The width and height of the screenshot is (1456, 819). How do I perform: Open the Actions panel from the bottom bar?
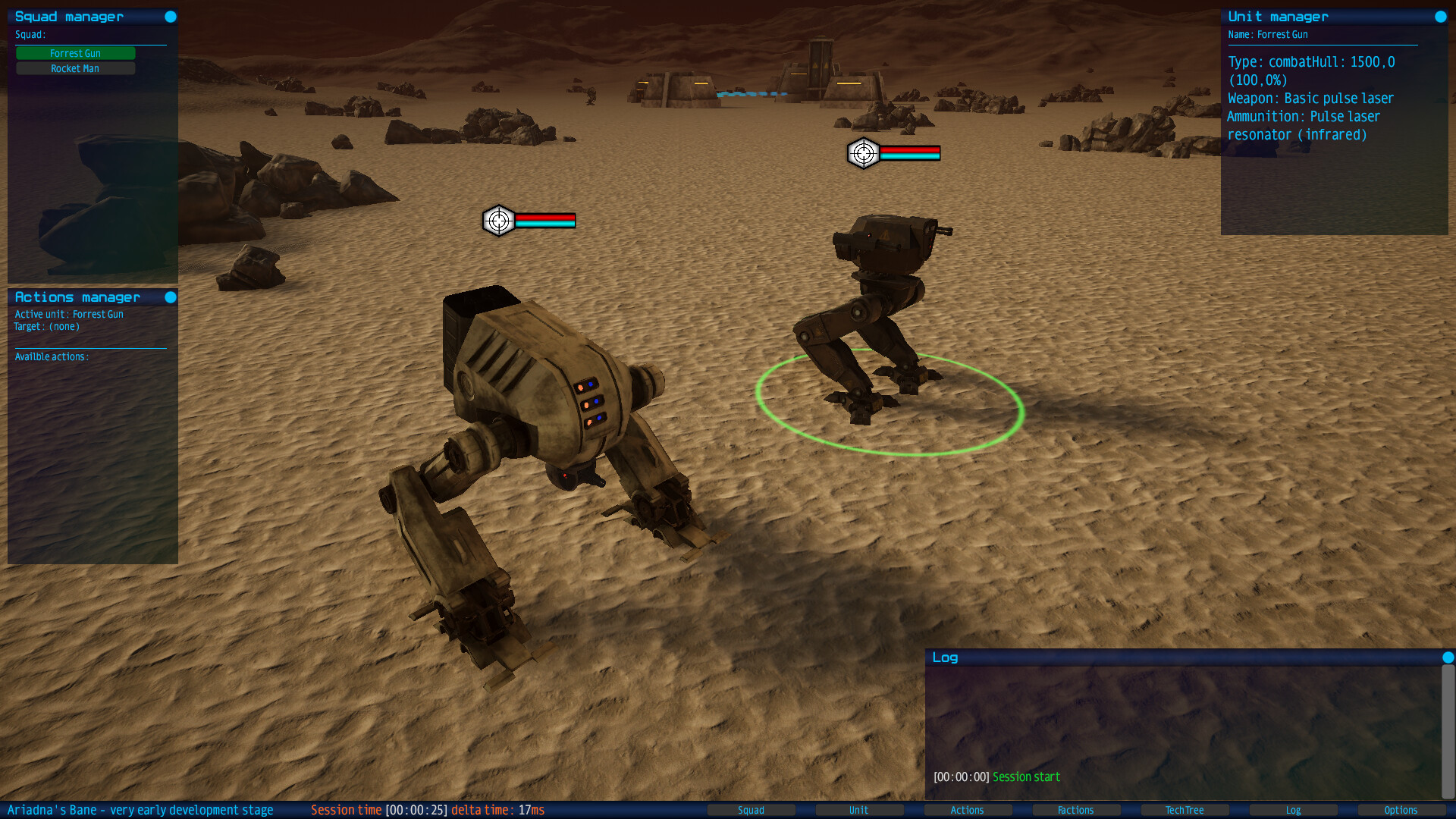tap(968, 810)
